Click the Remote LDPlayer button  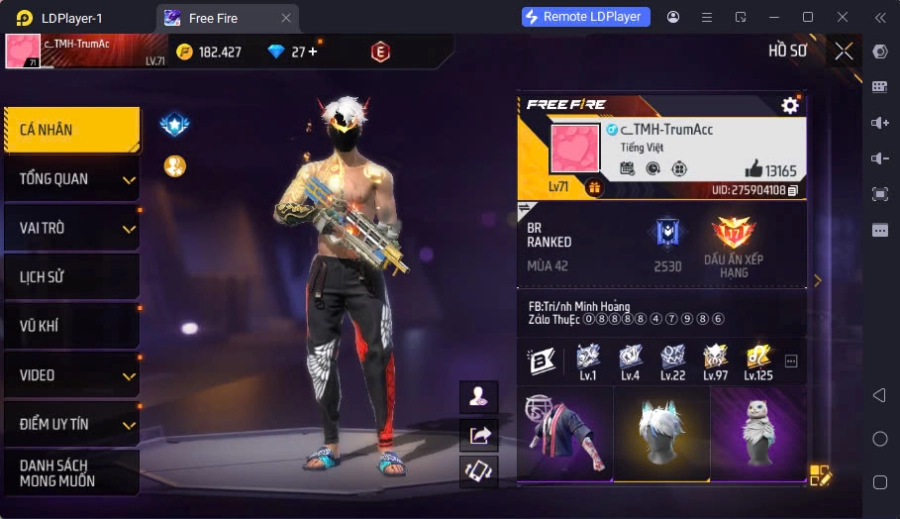pyautogui.click(x=586, y=17)
